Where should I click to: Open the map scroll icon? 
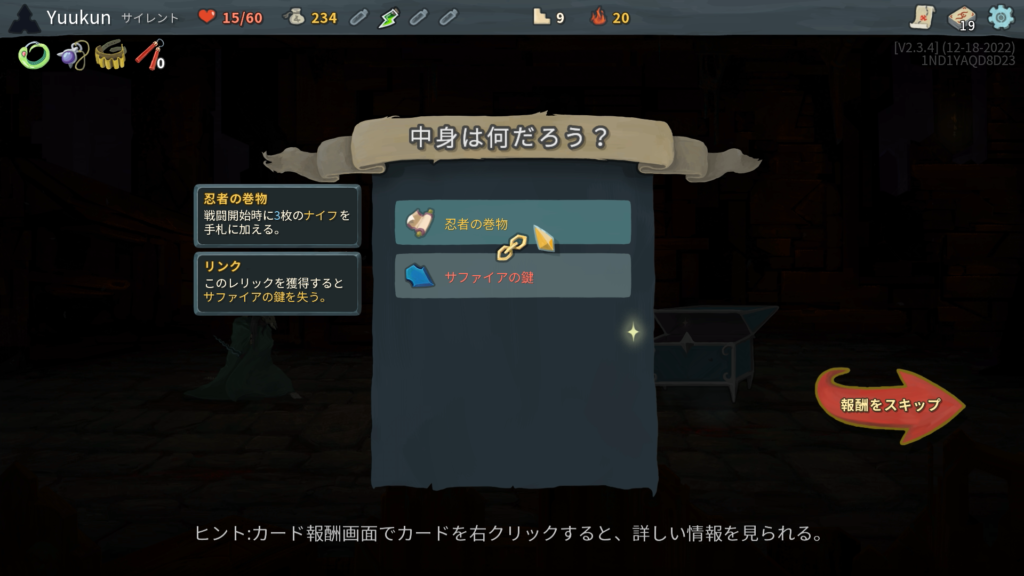point(922,17)
